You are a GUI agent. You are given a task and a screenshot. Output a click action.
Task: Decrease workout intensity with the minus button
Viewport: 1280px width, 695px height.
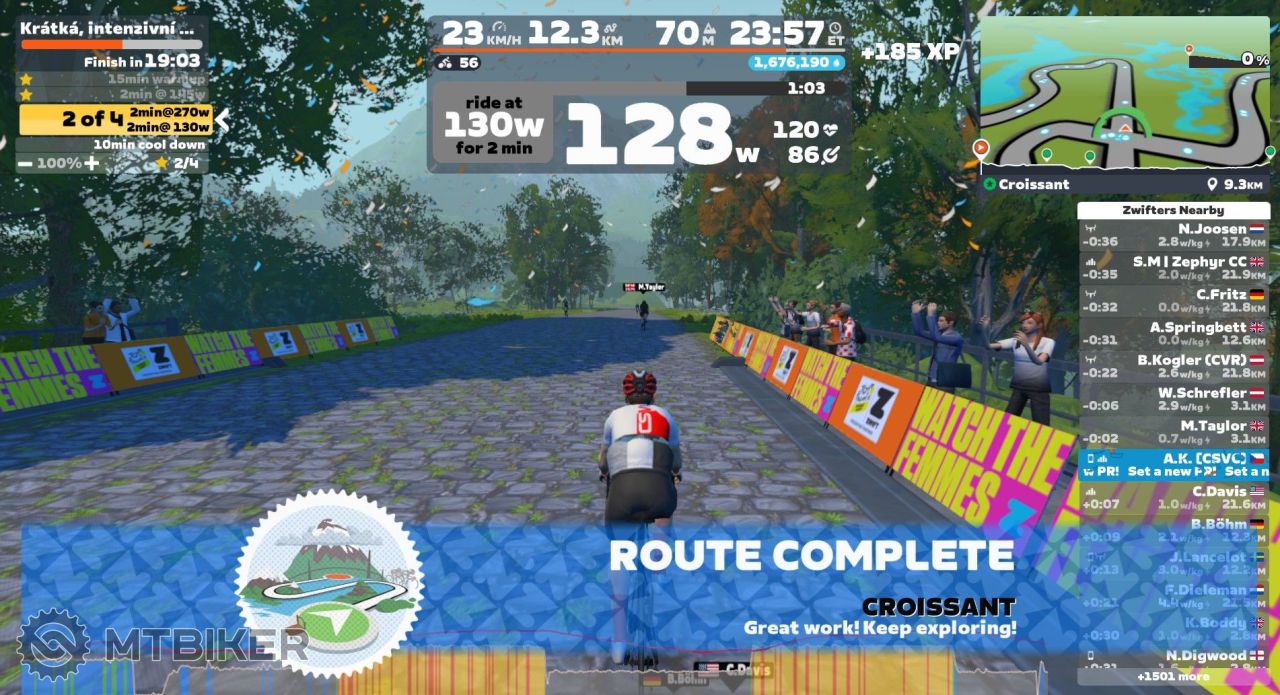pyautogui.click(x=25, y=163)
